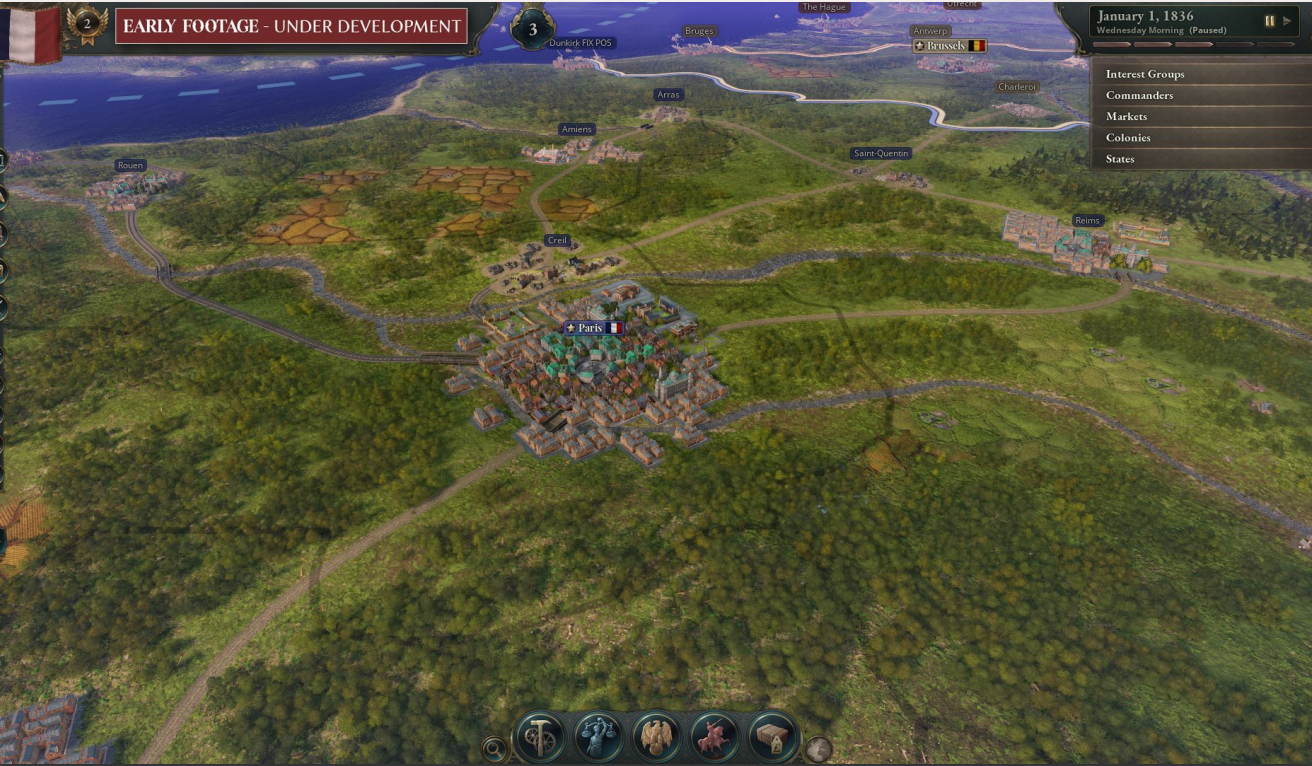Select the rank 2 laurel badge
Image resolution: width=1312 pixels, height=766 pixels.
tap(86, 25)
